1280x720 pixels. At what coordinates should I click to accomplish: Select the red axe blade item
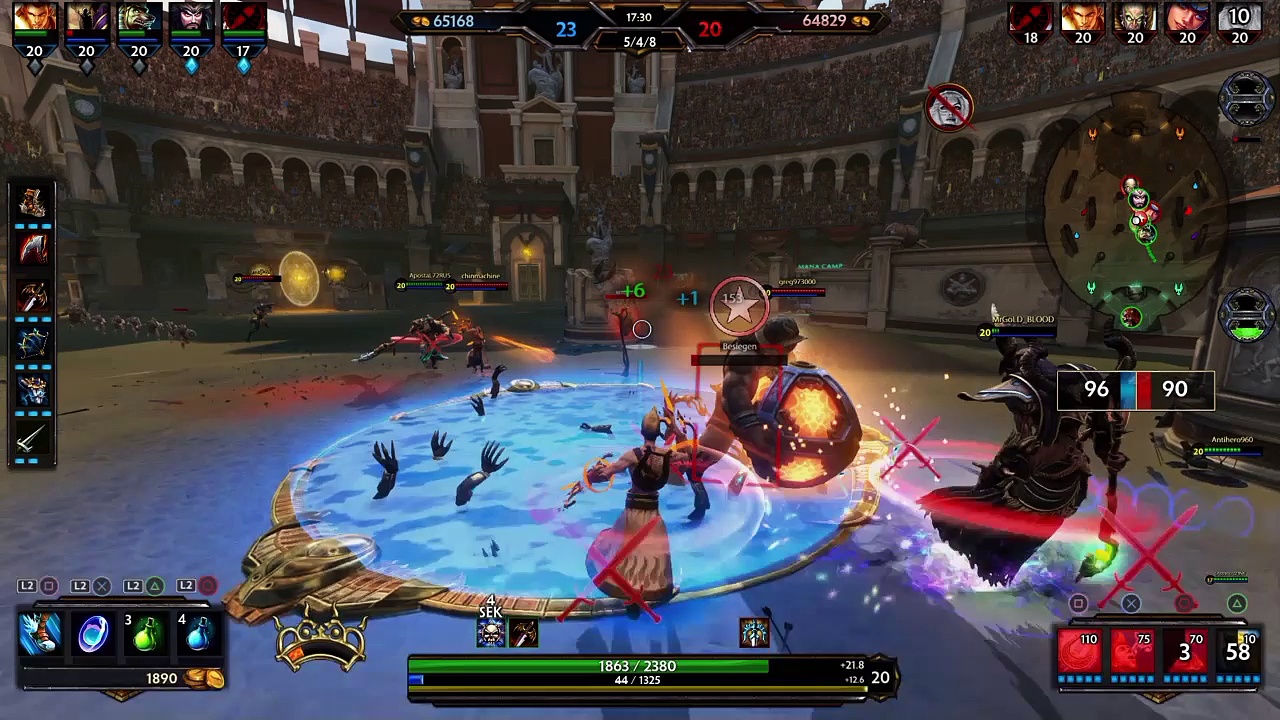point(33,249)
